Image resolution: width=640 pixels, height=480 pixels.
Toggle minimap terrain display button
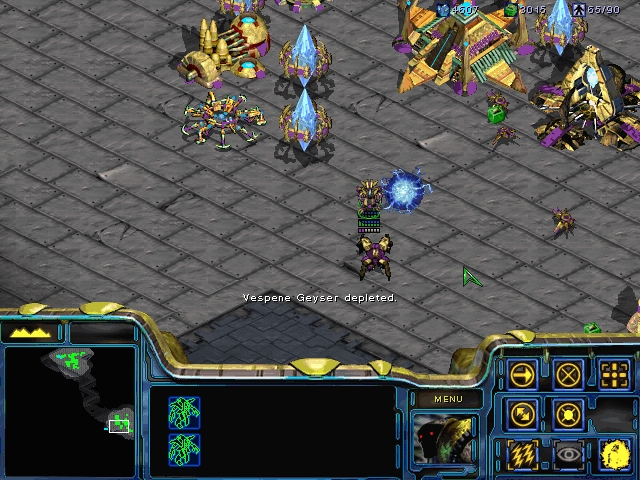pos(32,332)
